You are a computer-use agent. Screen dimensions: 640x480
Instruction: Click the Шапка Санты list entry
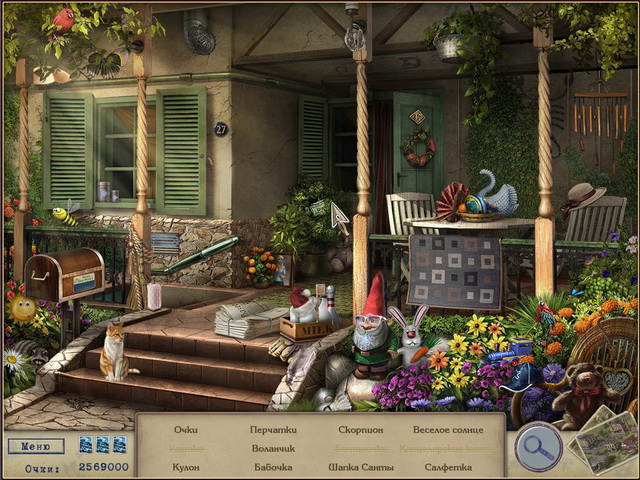coord(360,467)
